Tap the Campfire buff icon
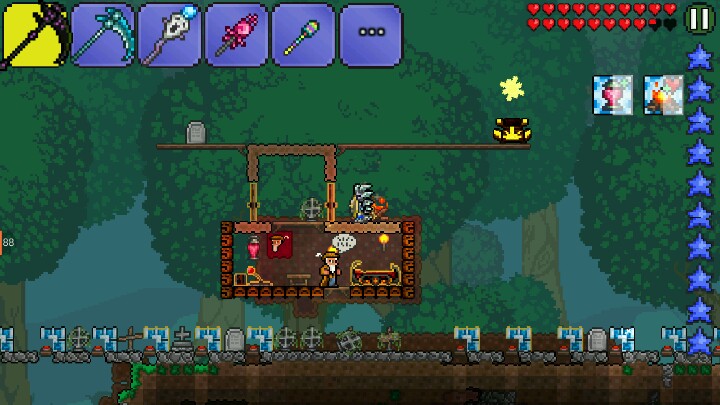The image size is (720, 405). tap(662, 95)
